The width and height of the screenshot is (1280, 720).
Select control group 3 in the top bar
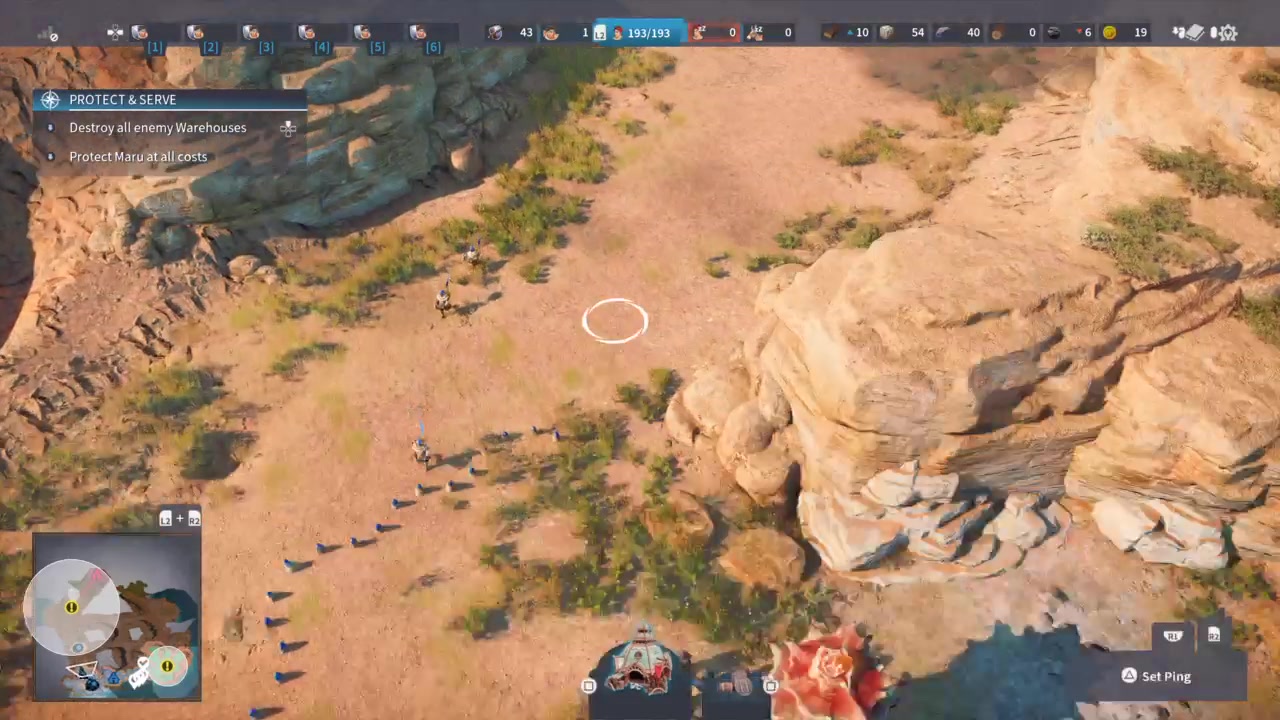tap(253, 34)
